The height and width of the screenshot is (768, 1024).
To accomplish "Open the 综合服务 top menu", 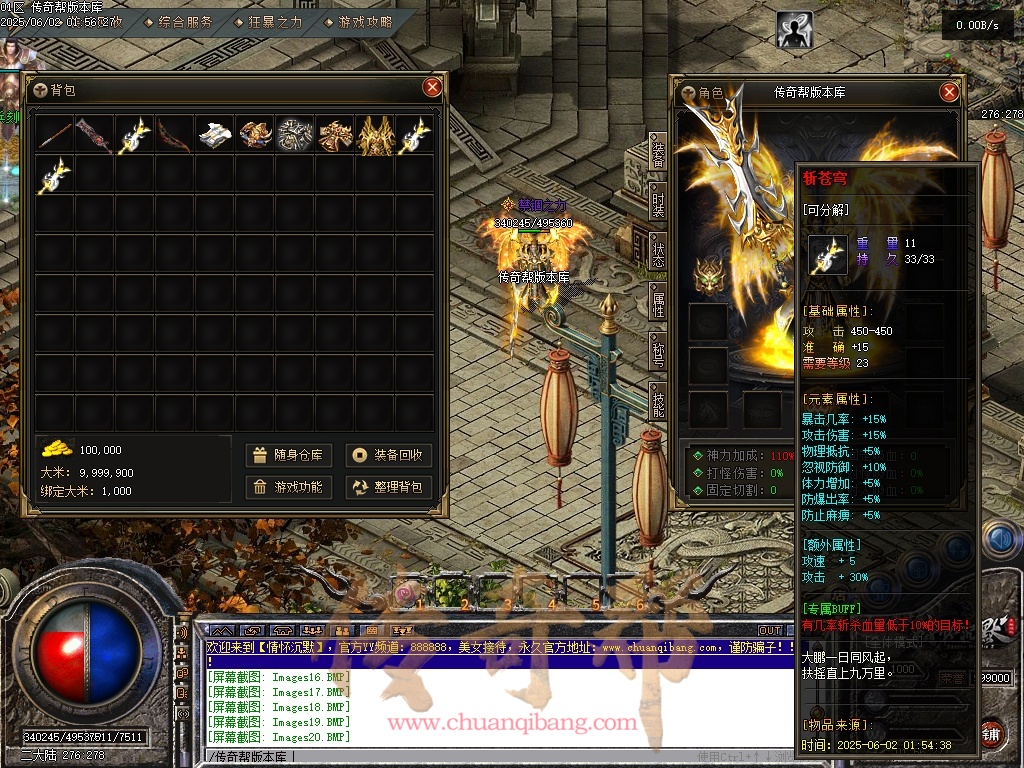I will tap(186, 22).
